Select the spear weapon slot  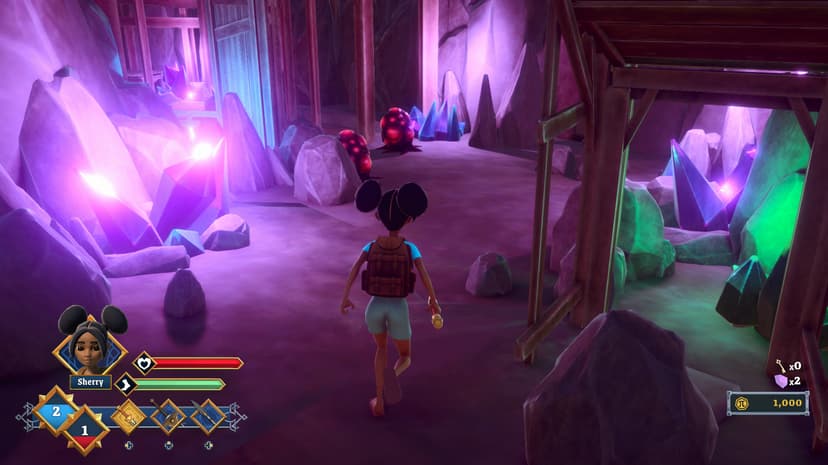[x=207, y=414]
